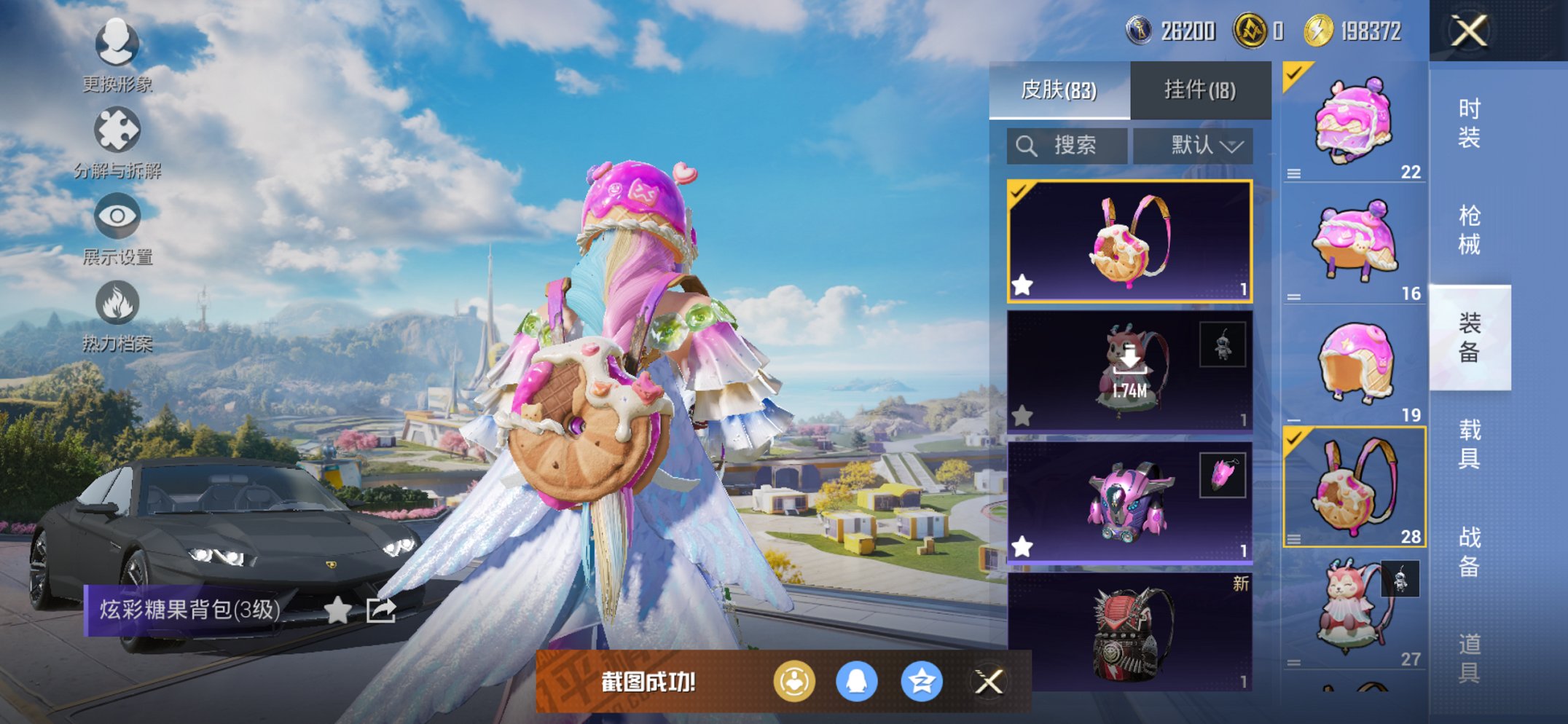Choose the 时装 outfit category
Image resolution: width=1568 pixels, height=724 pixels.
click(x=1469, y=123)
